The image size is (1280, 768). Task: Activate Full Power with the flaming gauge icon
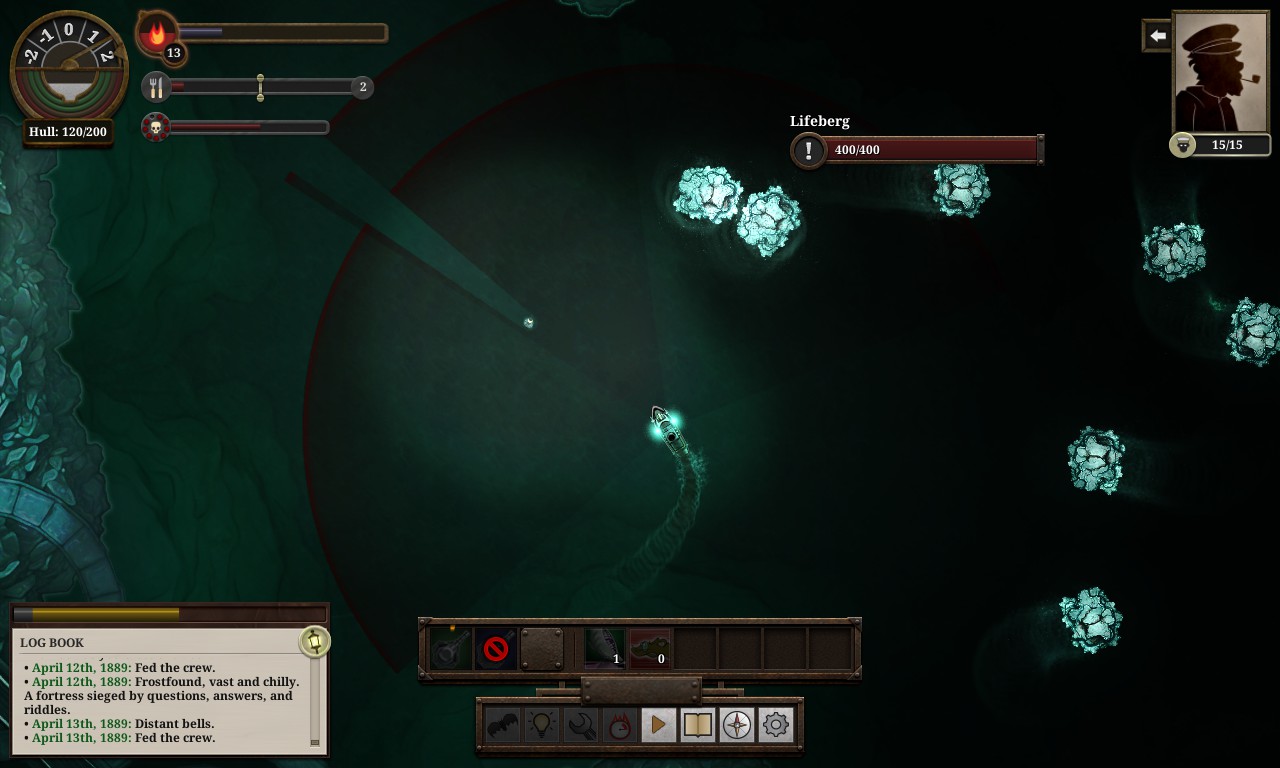(619, 724)
